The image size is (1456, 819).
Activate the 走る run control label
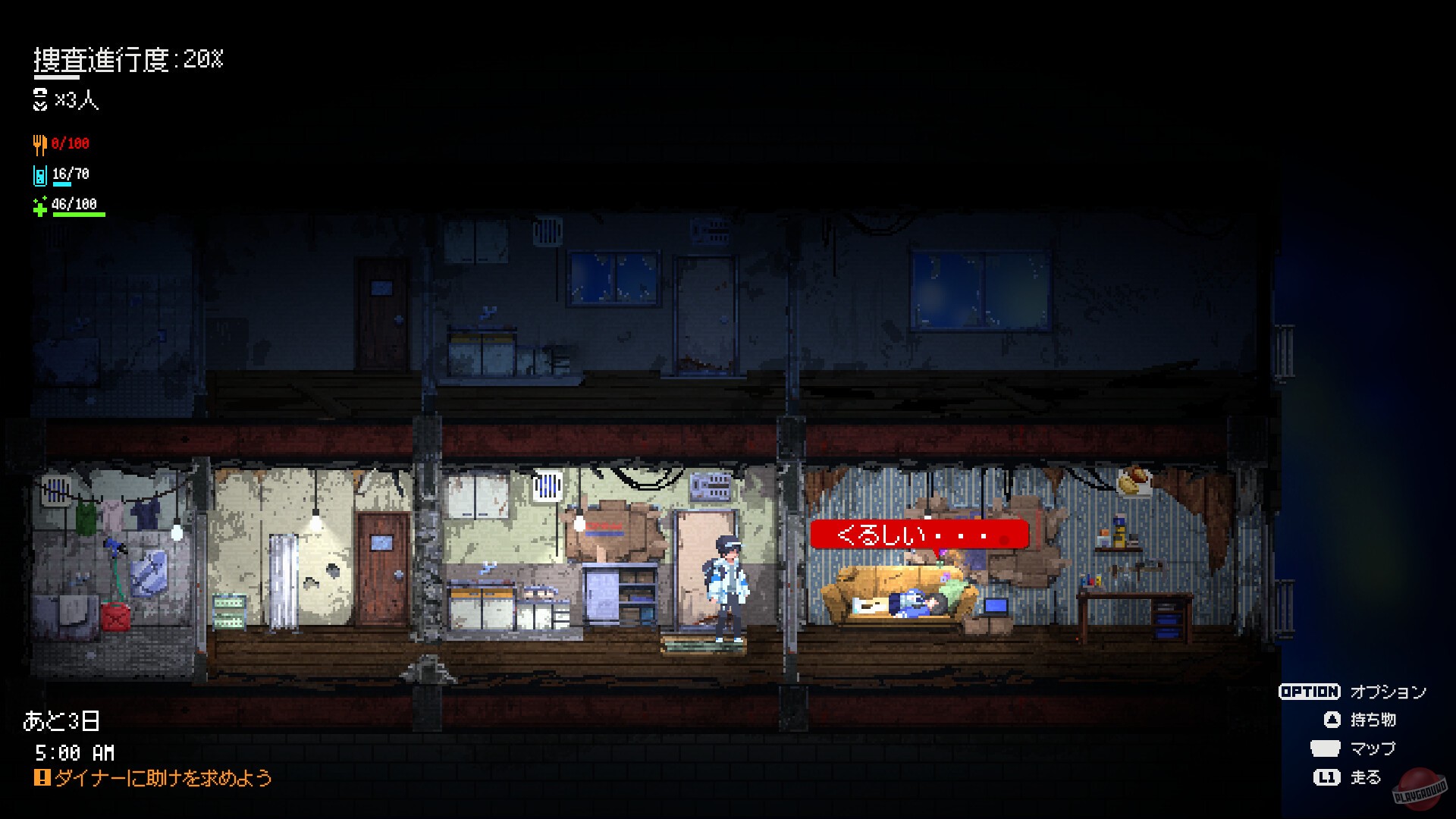coord(1367,778)
